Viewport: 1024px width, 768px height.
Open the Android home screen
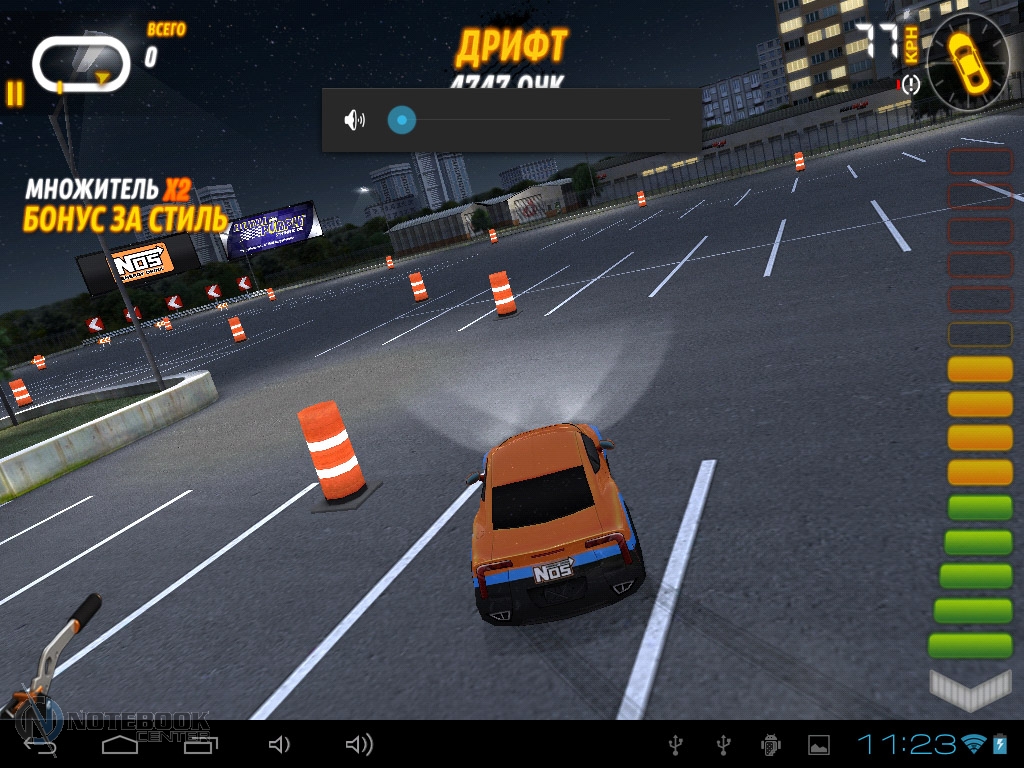click(x=120, y=744)
